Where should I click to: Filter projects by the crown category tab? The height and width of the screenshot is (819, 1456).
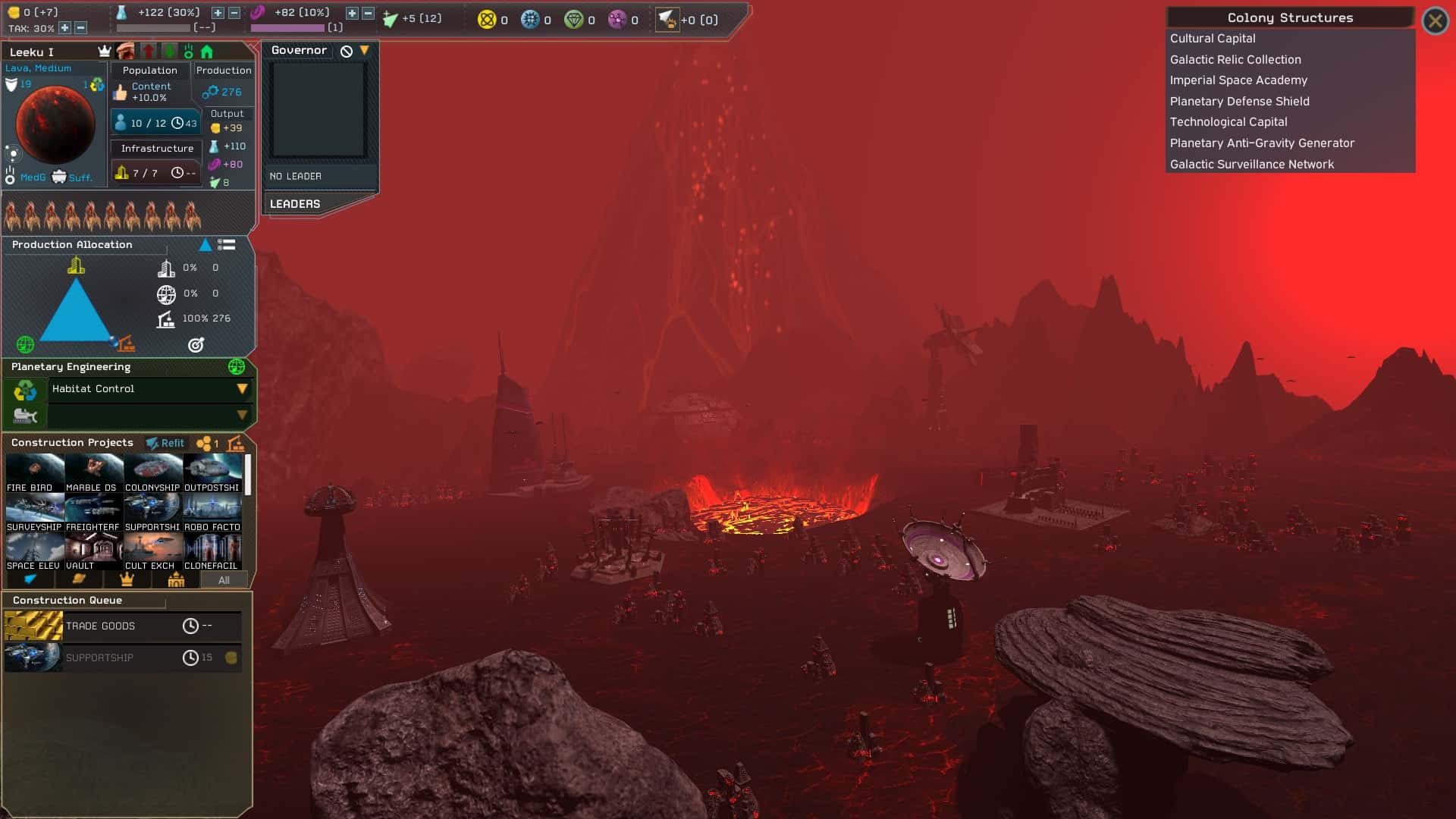point(127,580)
